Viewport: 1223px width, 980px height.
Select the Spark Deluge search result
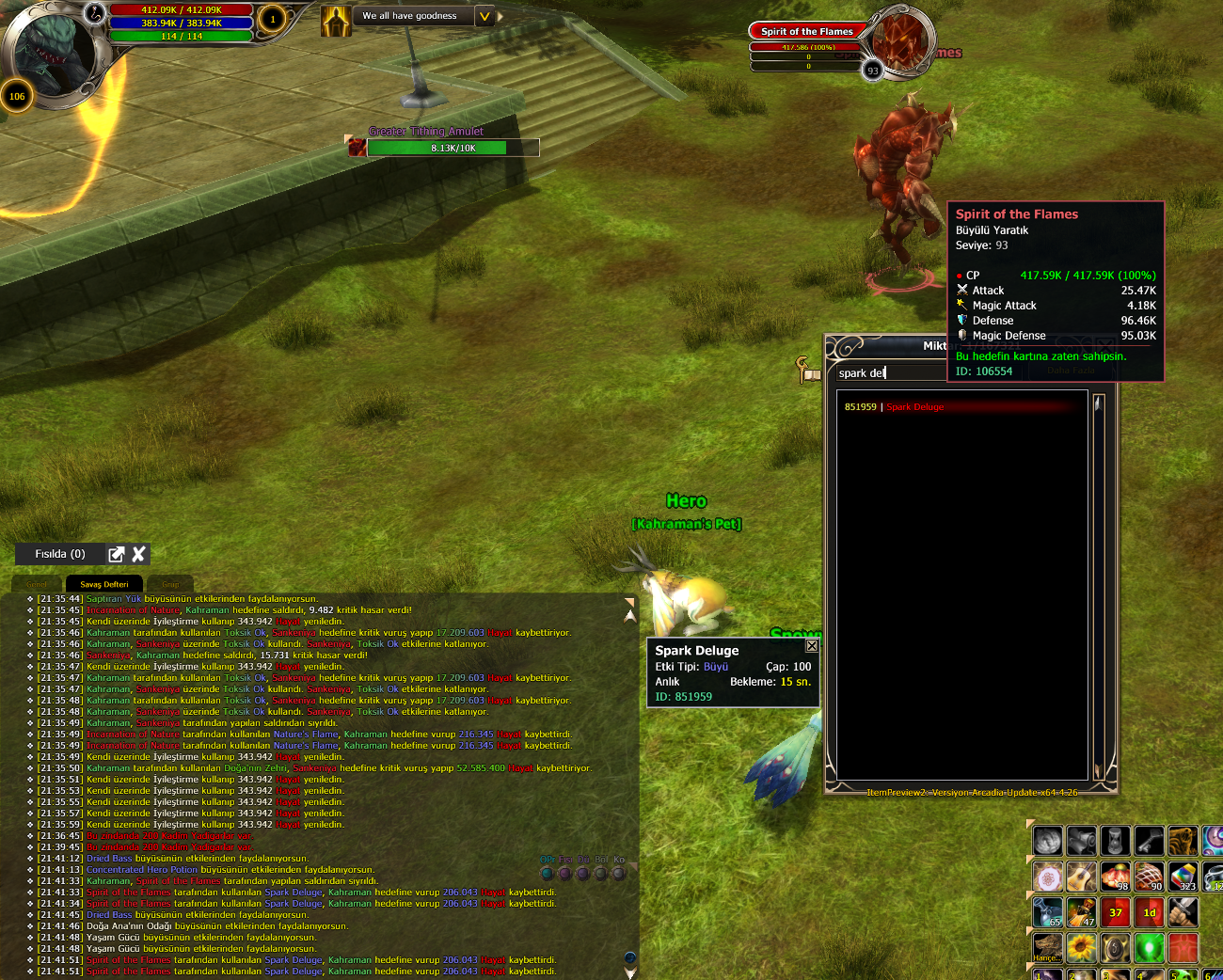point(914,407)
